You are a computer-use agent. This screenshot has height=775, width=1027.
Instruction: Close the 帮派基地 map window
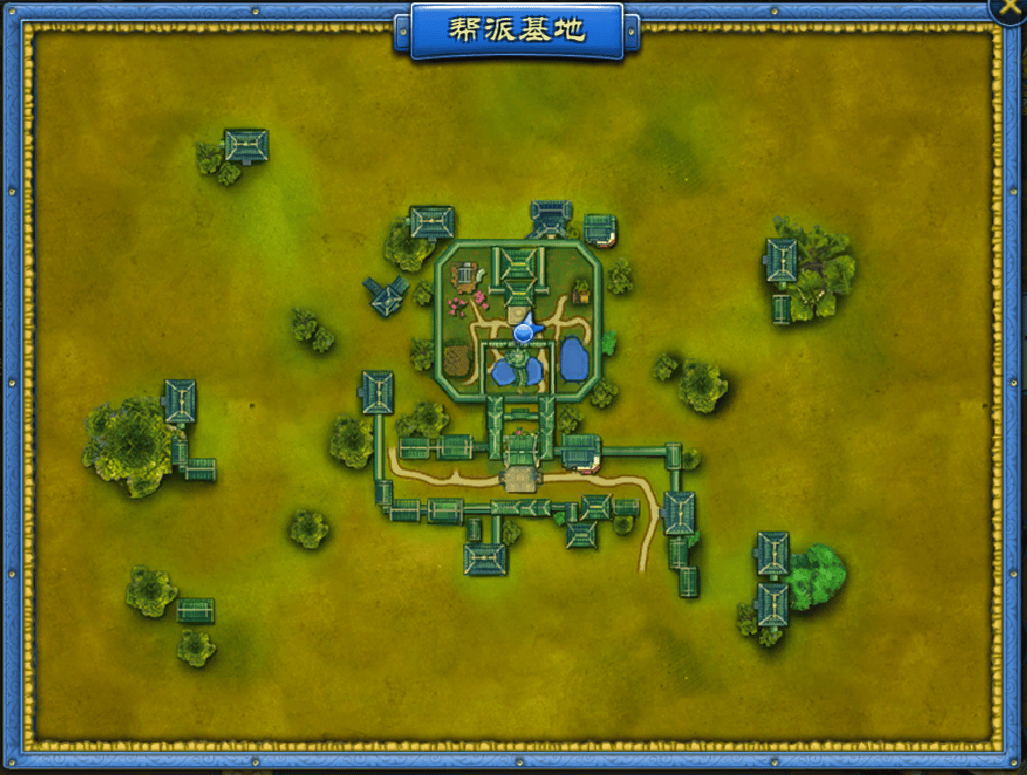(1008, 8)
